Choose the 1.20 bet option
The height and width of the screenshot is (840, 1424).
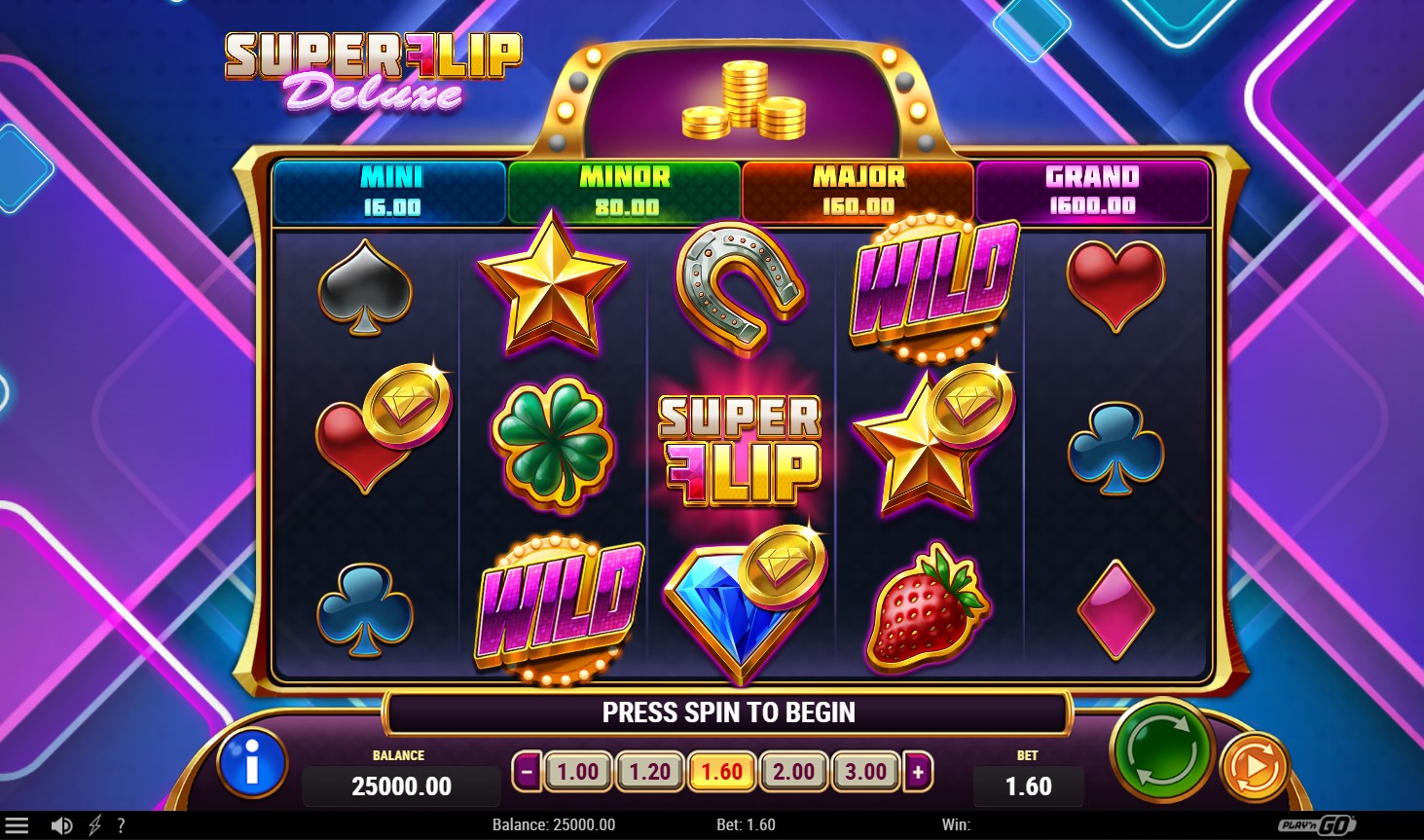(650, 773)
